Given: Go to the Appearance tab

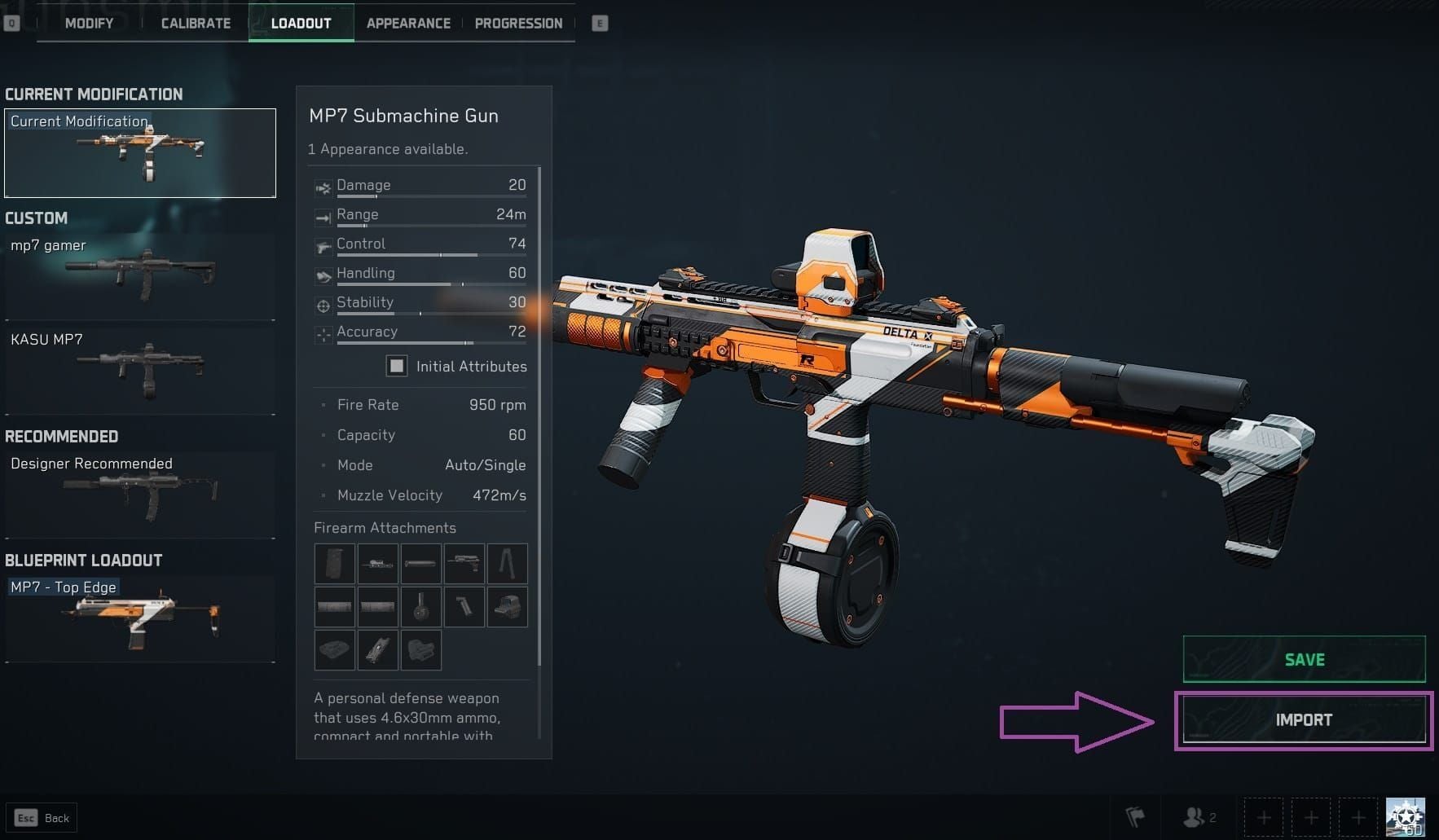Looking at the screenshot, I should (408, 23).
